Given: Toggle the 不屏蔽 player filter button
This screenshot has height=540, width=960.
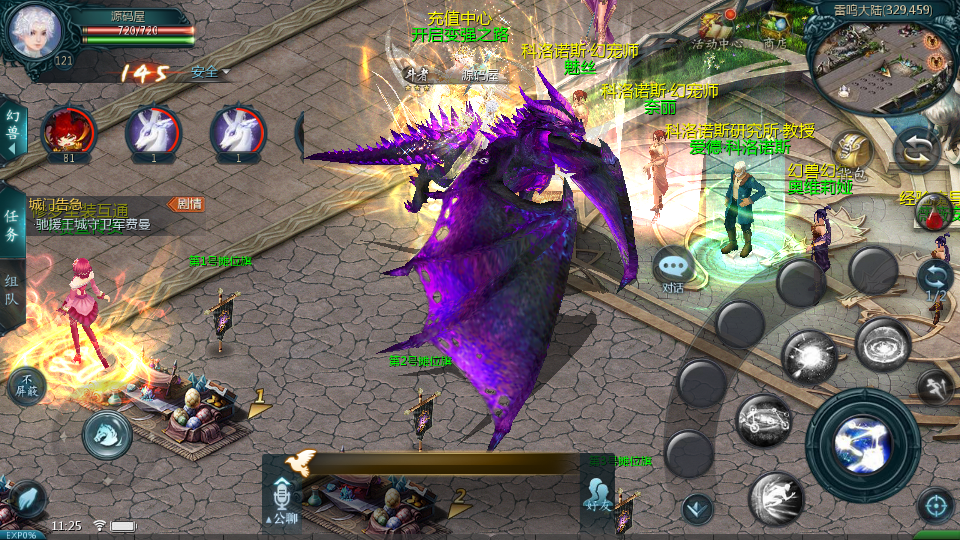Looking at the screenshot, I should (26, 386).
